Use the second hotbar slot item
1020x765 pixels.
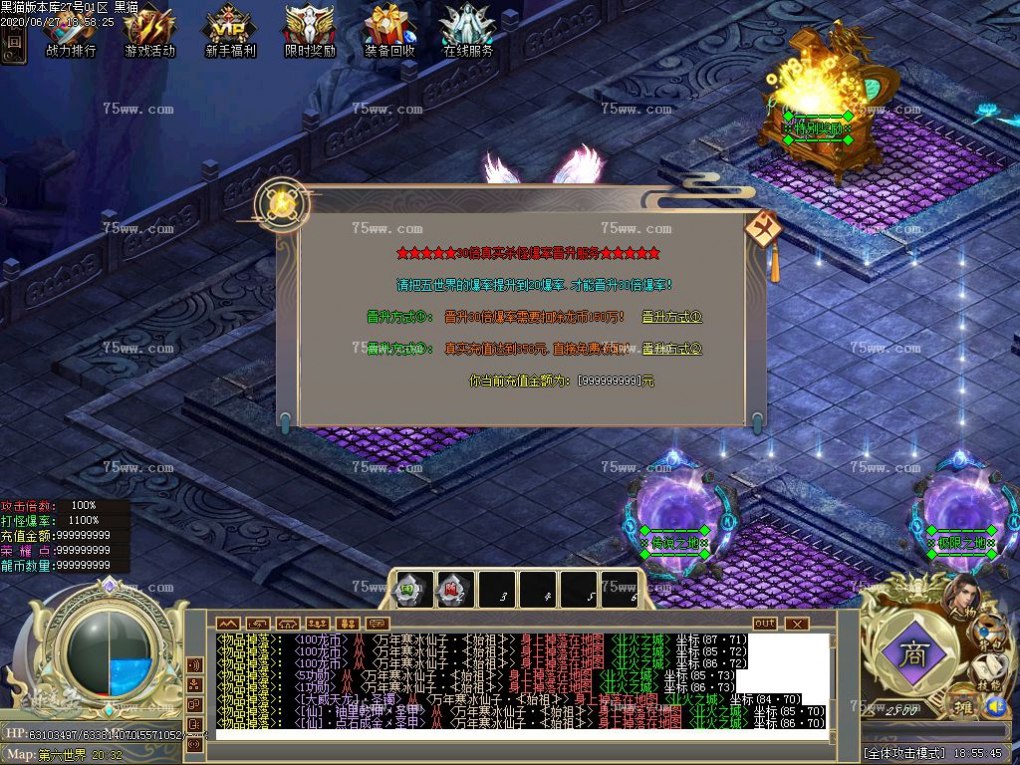454,589
